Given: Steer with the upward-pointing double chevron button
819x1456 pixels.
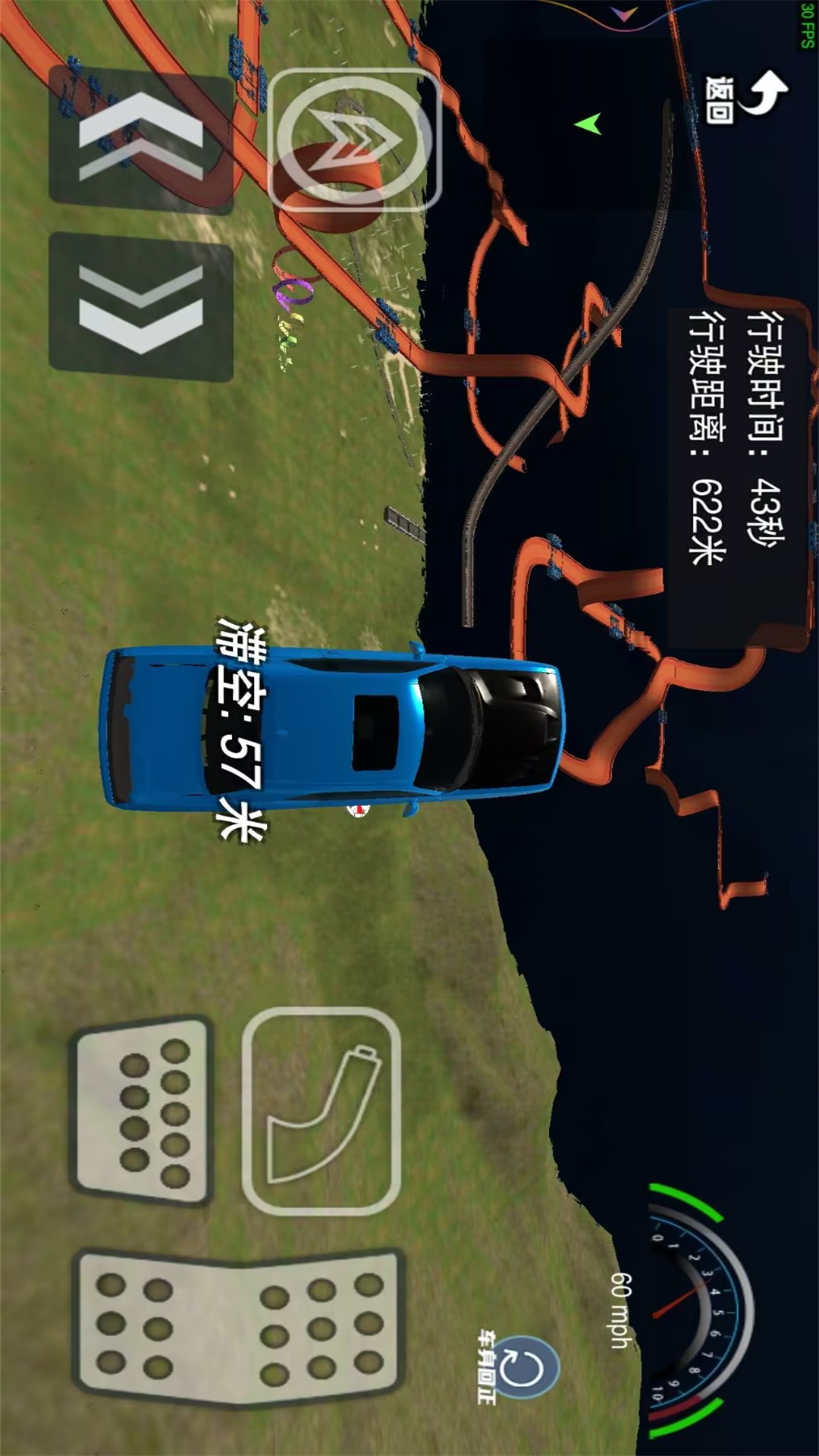Looking at the screenshot, I should coord(141,138).
